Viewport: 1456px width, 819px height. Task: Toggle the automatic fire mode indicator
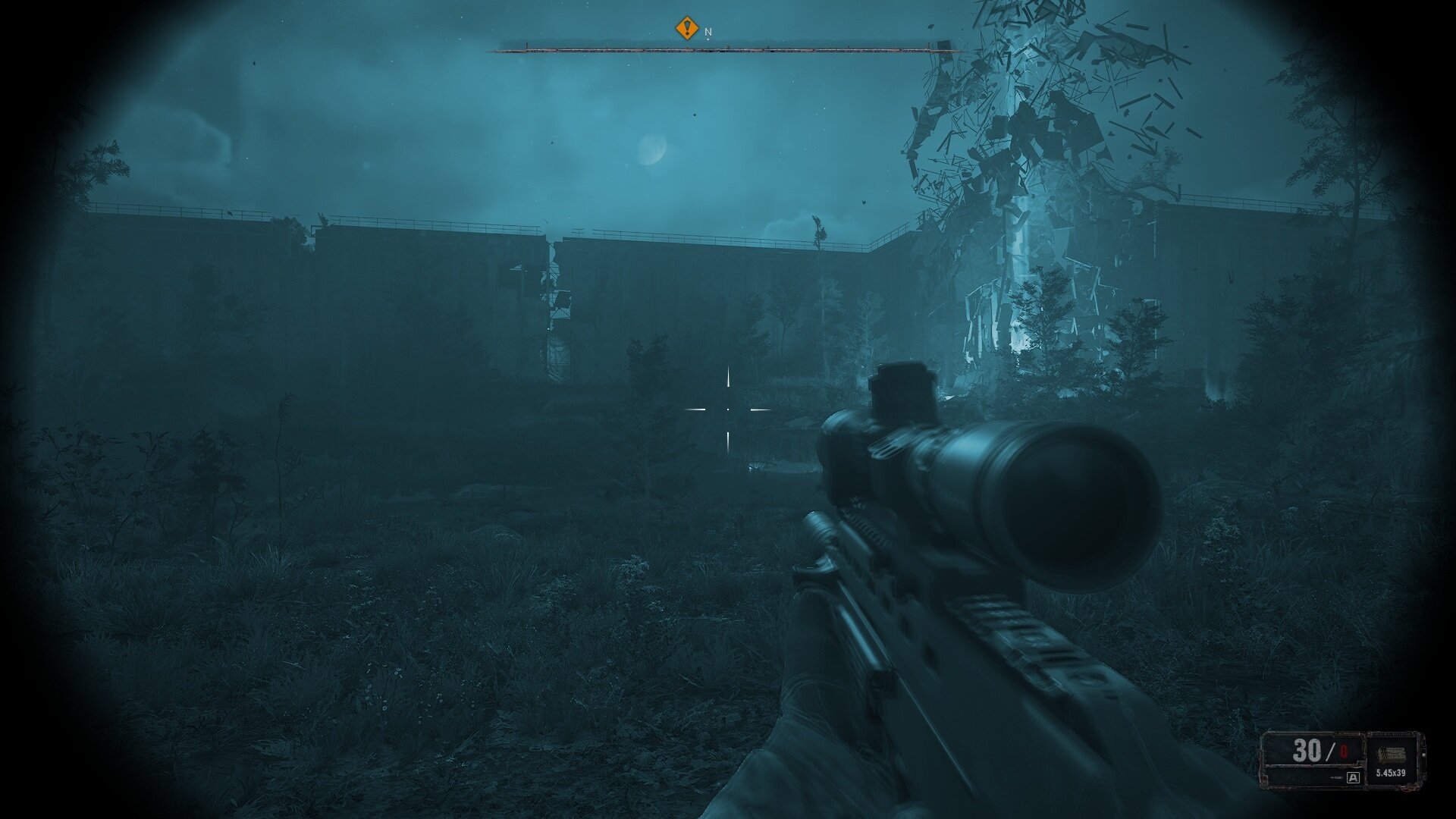click(x=1354, y=777)
